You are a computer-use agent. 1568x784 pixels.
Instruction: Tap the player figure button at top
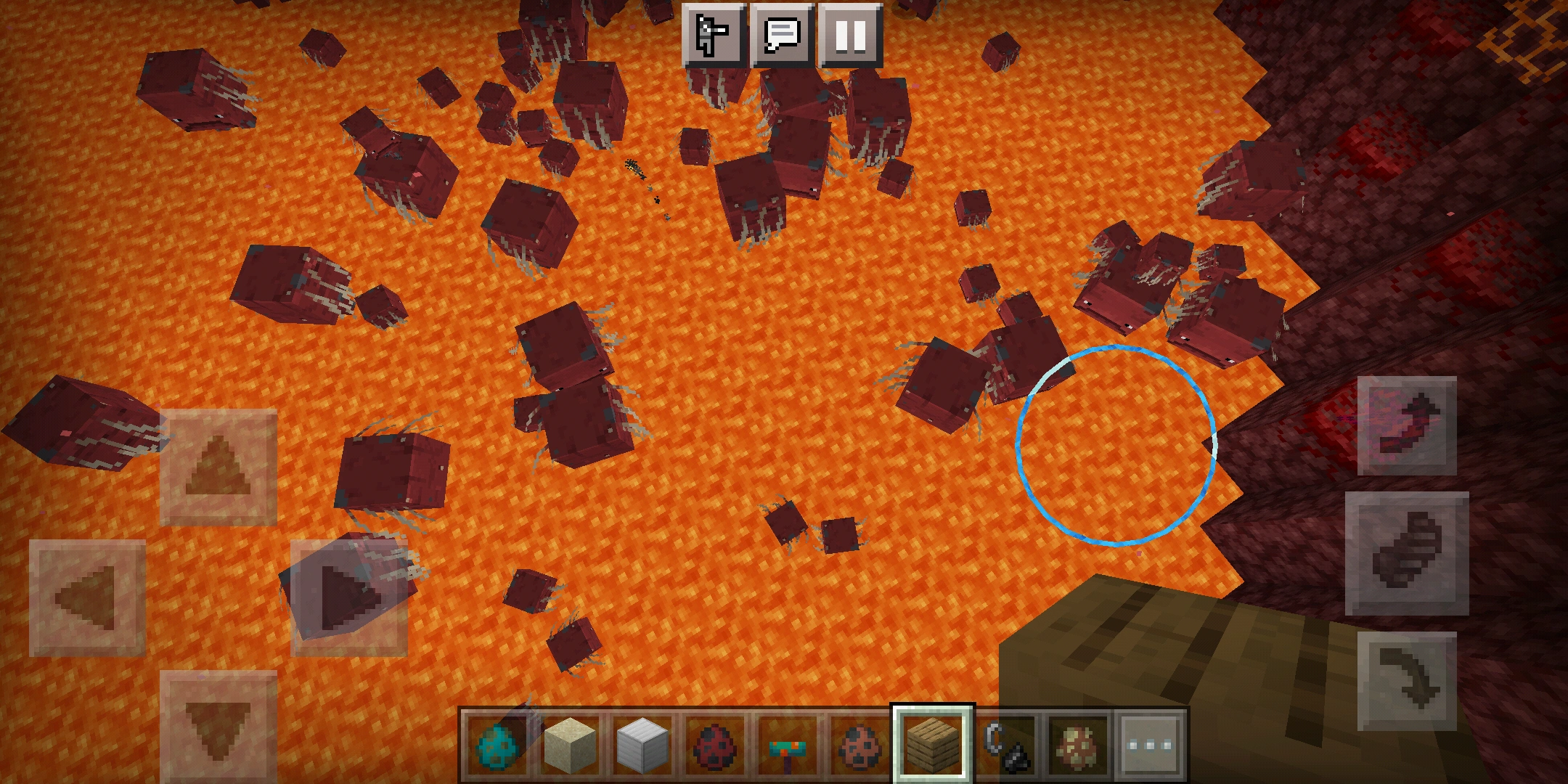pyautogui.click(x=712, y=34)
